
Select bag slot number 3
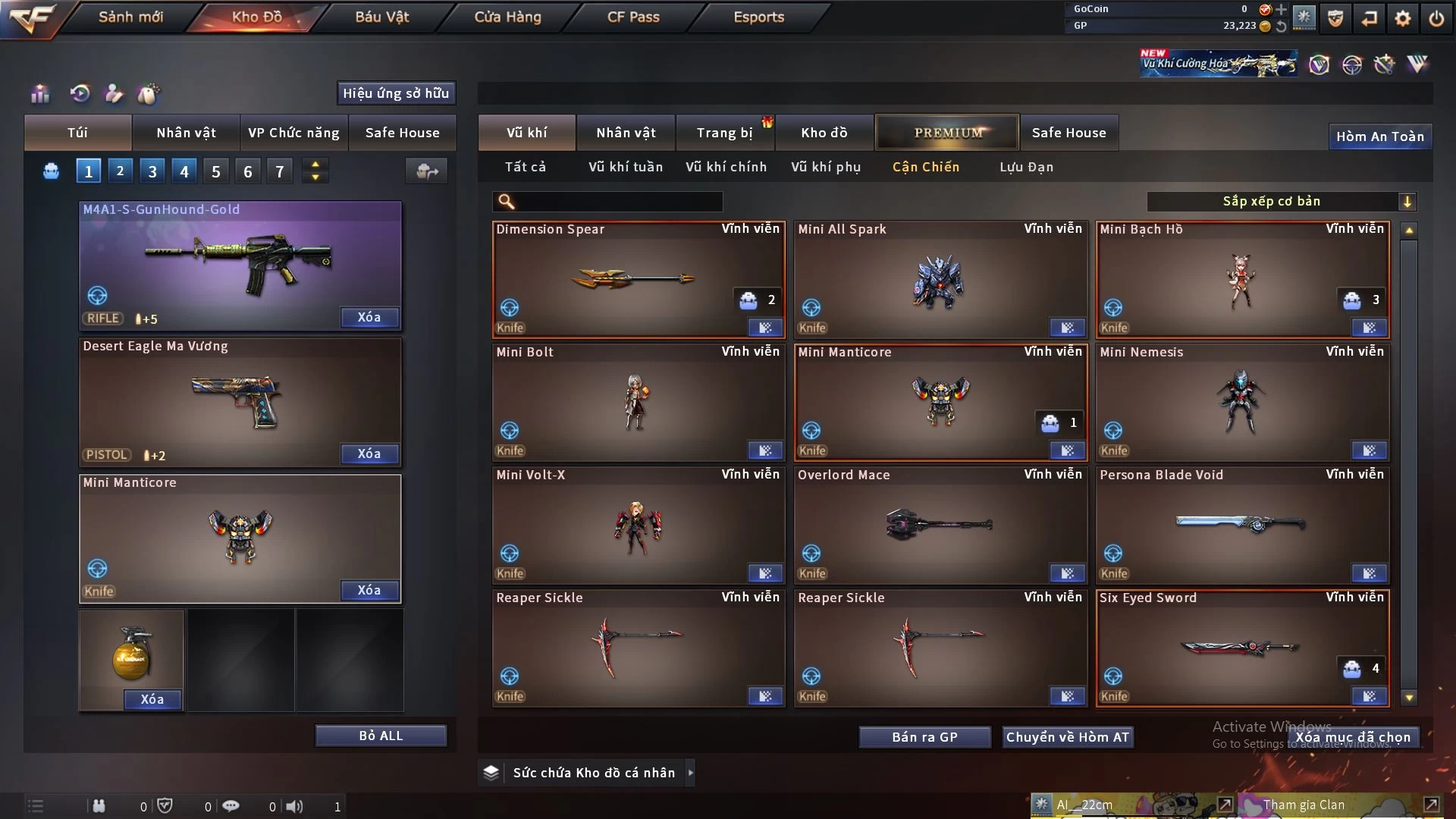tap(152, 171)
